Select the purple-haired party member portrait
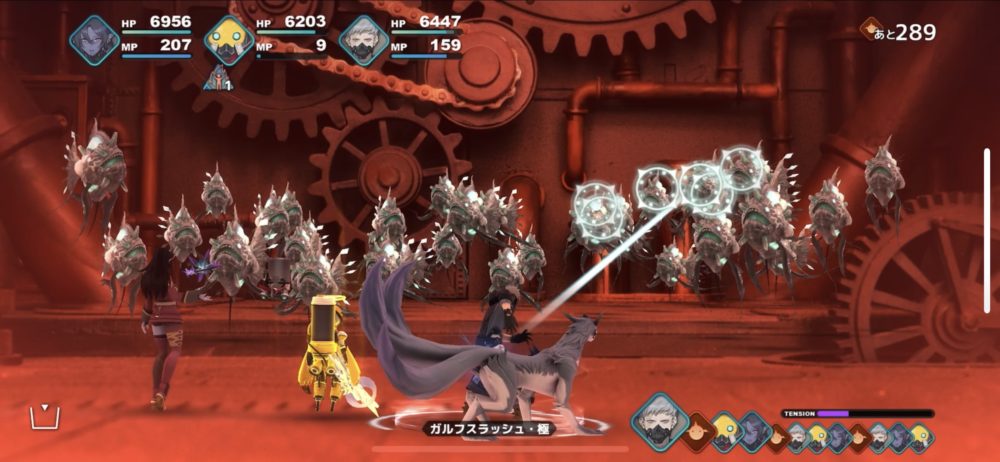Screen dimensions: 1000x462 pos(94,41)
